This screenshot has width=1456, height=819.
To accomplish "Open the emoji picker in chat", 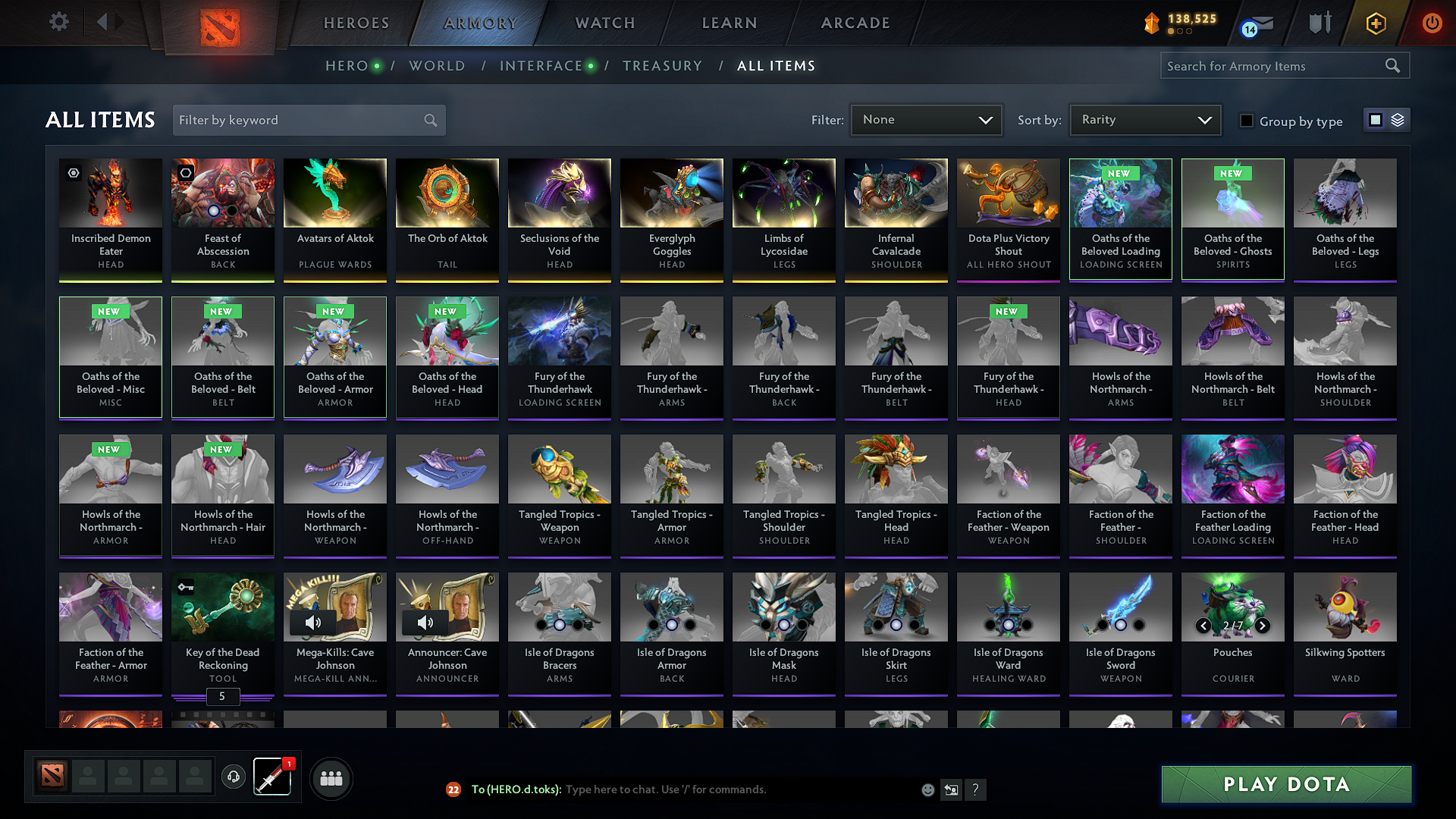I will (927, 789).
